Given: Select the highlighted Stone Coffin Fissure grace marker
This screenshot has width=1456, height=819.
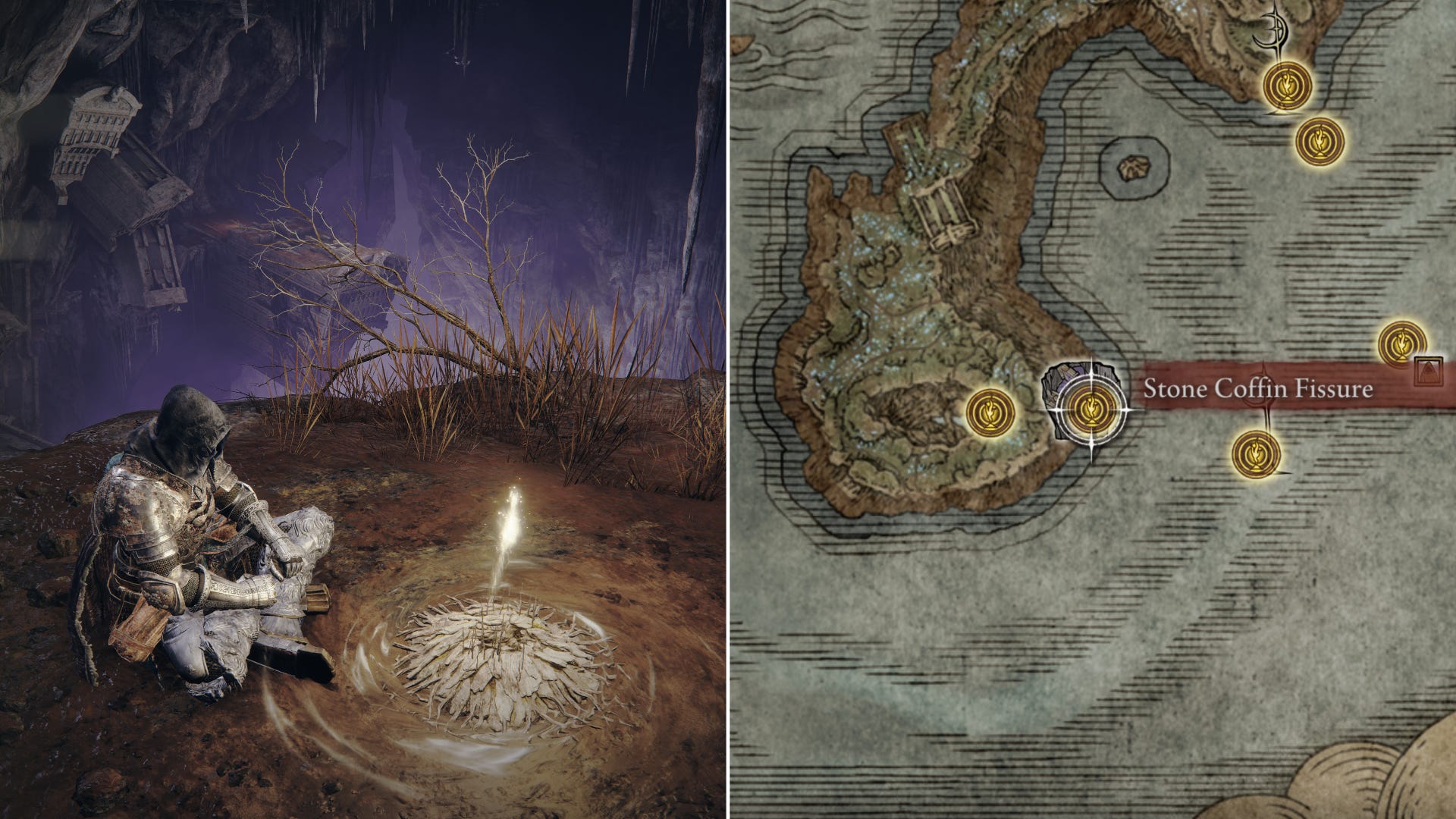Looking at the screenshot, I should 1091,409.
